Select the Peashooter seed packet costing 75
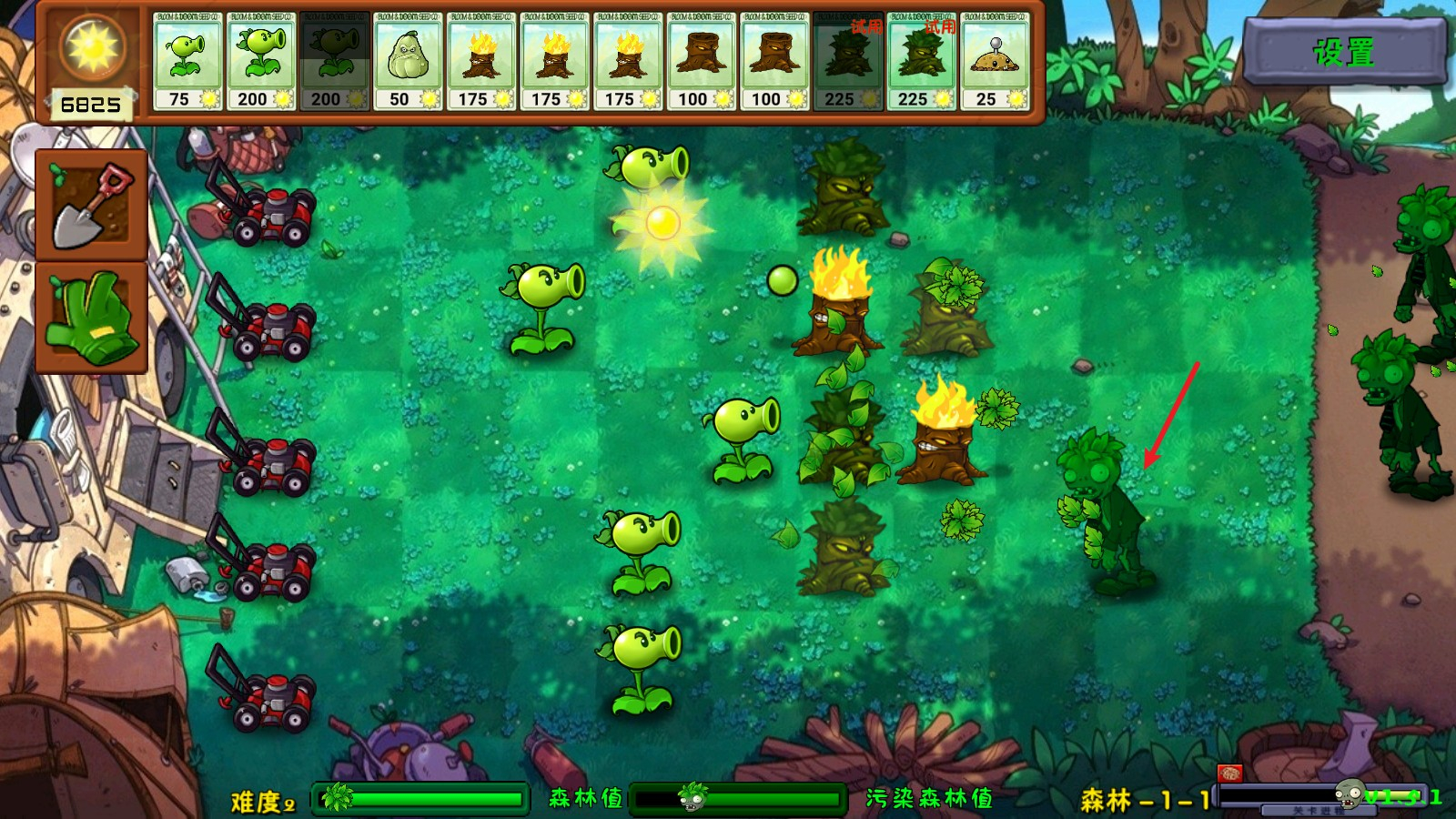1456x819 pixels. point(187,61)
